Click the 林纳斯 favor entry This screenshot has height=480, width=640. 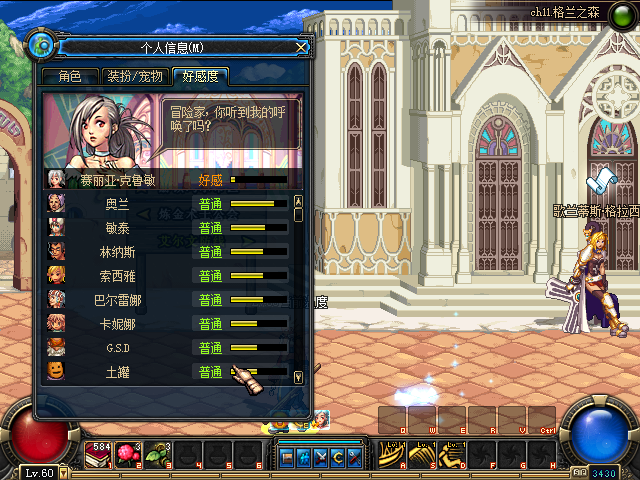[x=117, y=251]
